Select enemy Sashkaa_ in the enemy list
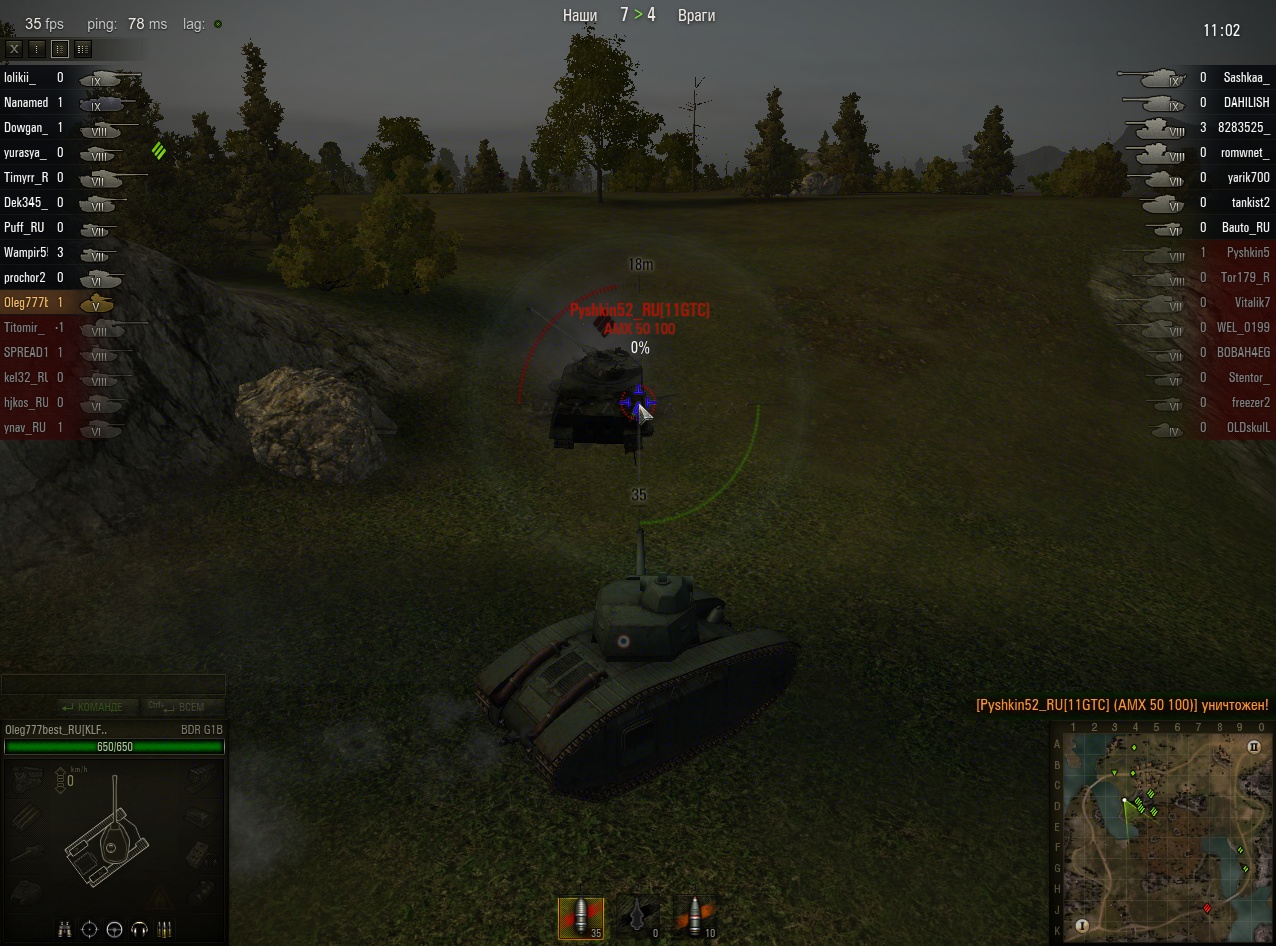Screen dimensions: 1276x946 pyautogui.click(x=1246, y=77)
